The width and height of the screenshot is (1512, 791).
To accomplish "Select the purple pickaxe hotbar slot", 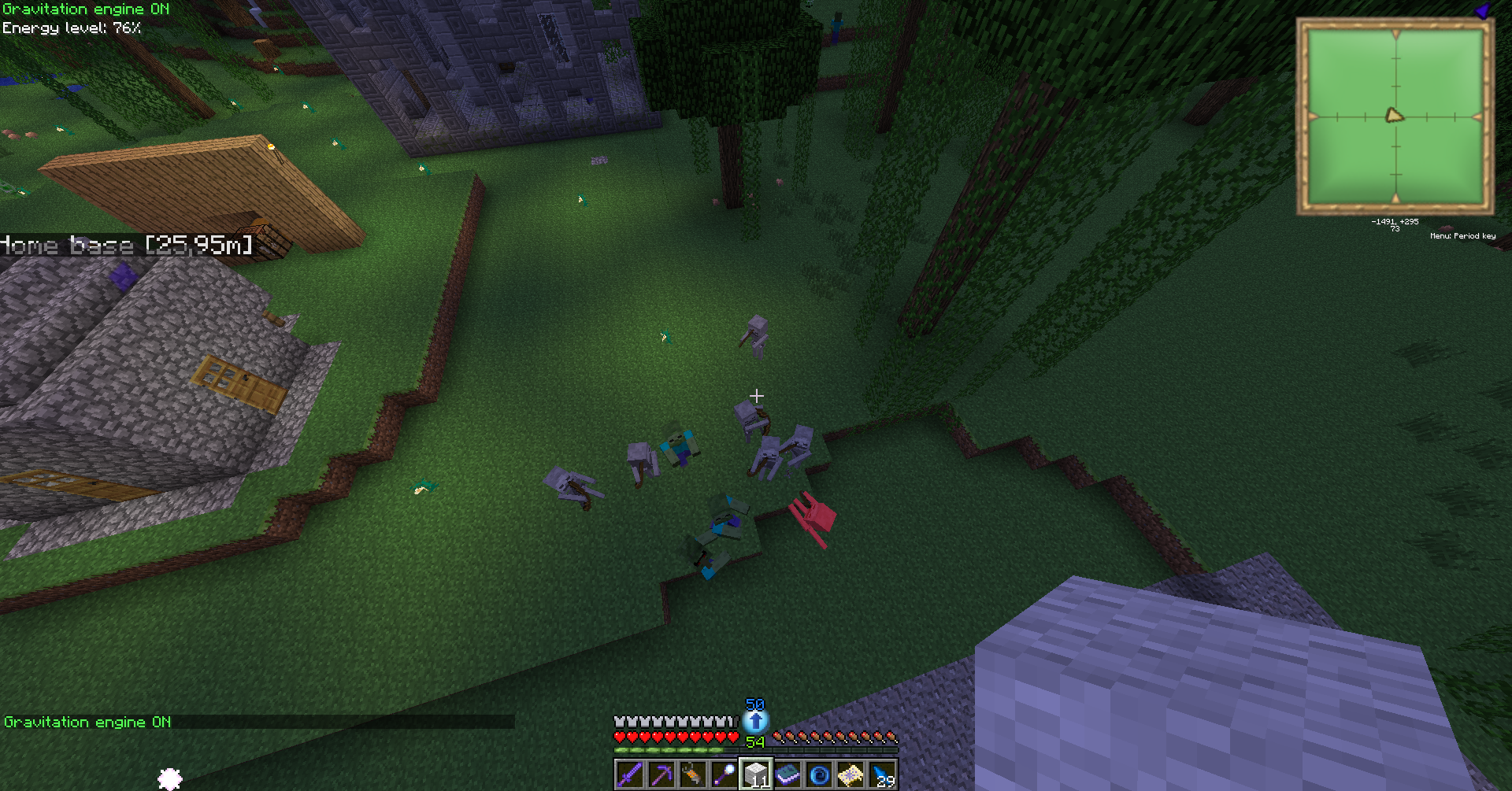I will click(x=661, y=775).
